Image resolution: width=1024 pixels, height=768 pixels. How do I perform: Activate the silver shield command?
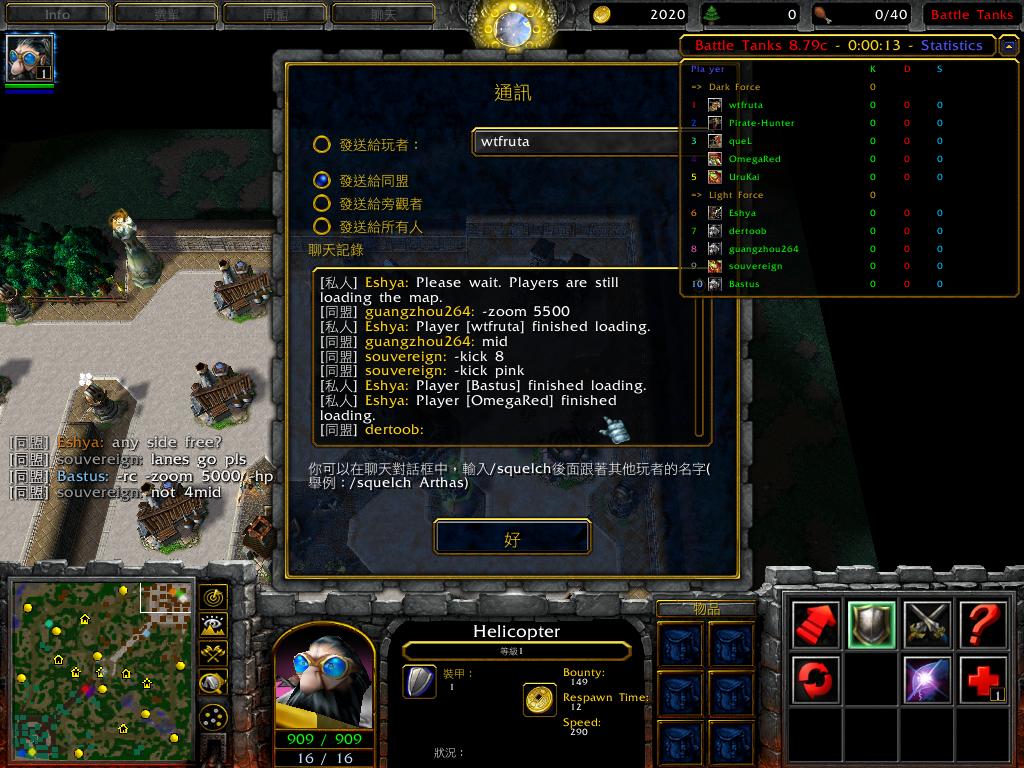click(871, 625)
